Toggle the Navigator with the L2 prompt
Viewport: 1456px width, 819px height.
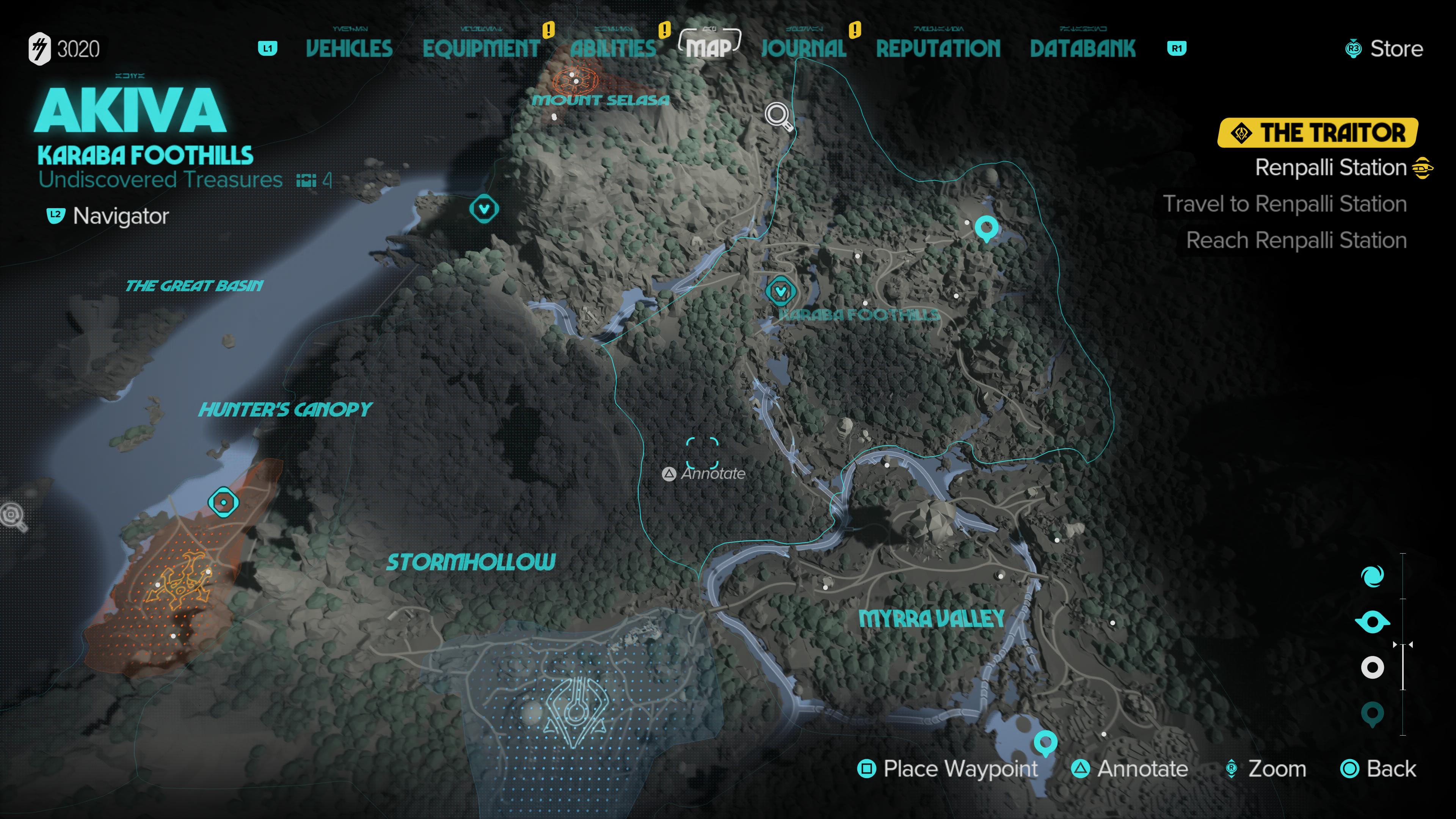(55, 215)
